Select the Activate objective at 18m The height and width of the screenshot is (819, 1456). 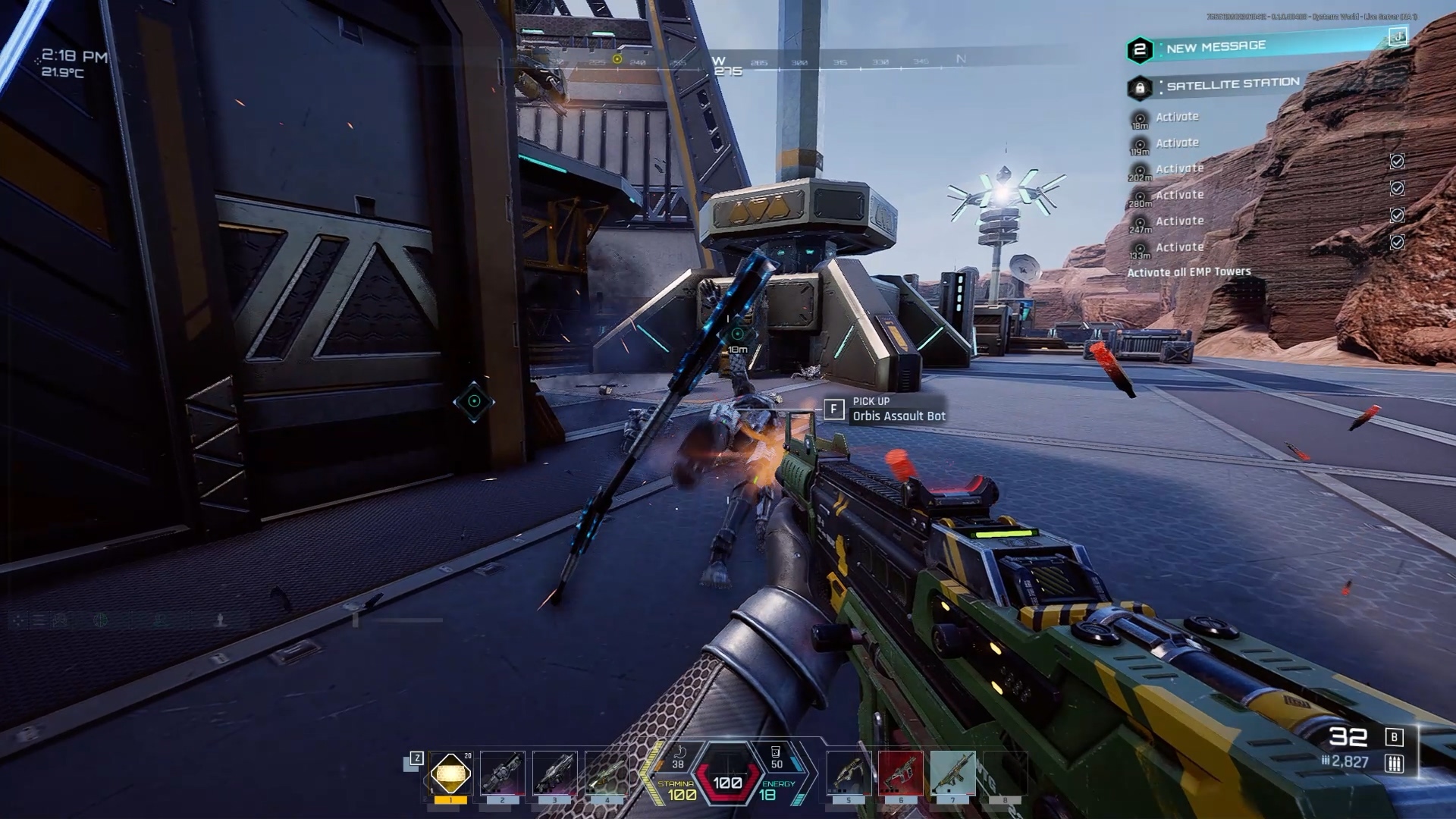pos(1177,117)
